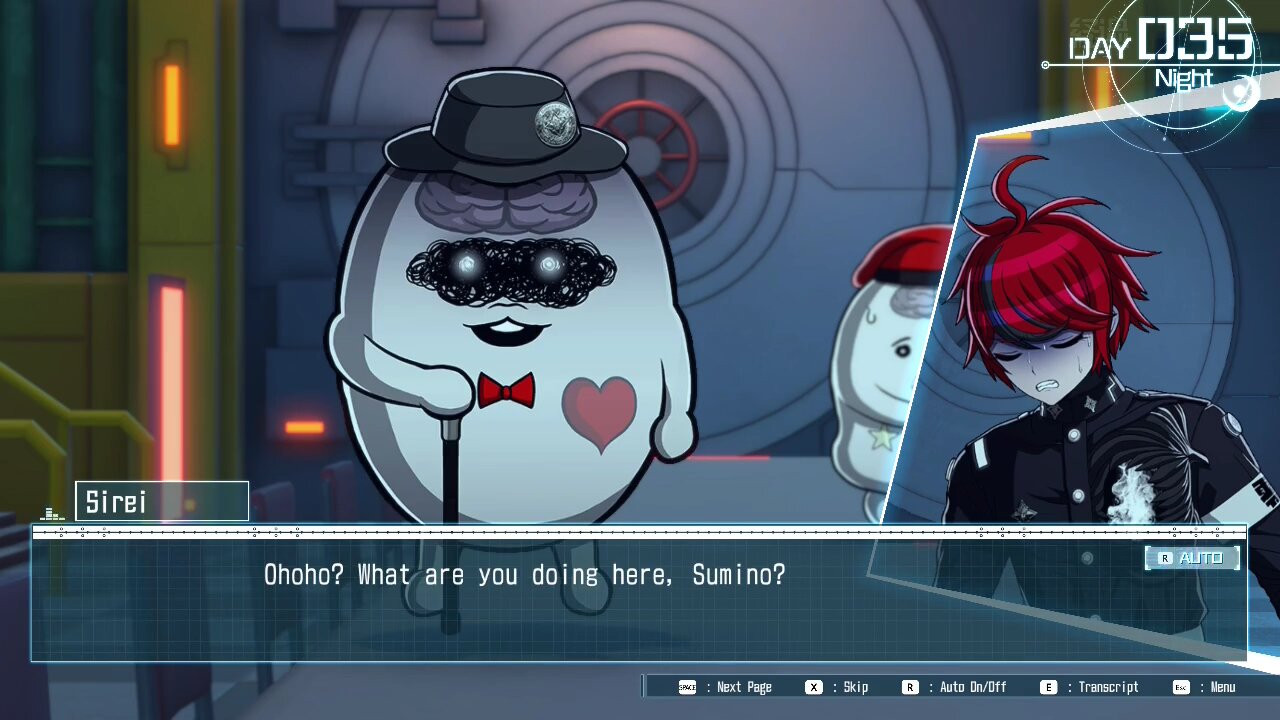The width and height of the screenshot is (1280, 720).
Task: Choose Skip in the bottom command bar
Action: 838,687
